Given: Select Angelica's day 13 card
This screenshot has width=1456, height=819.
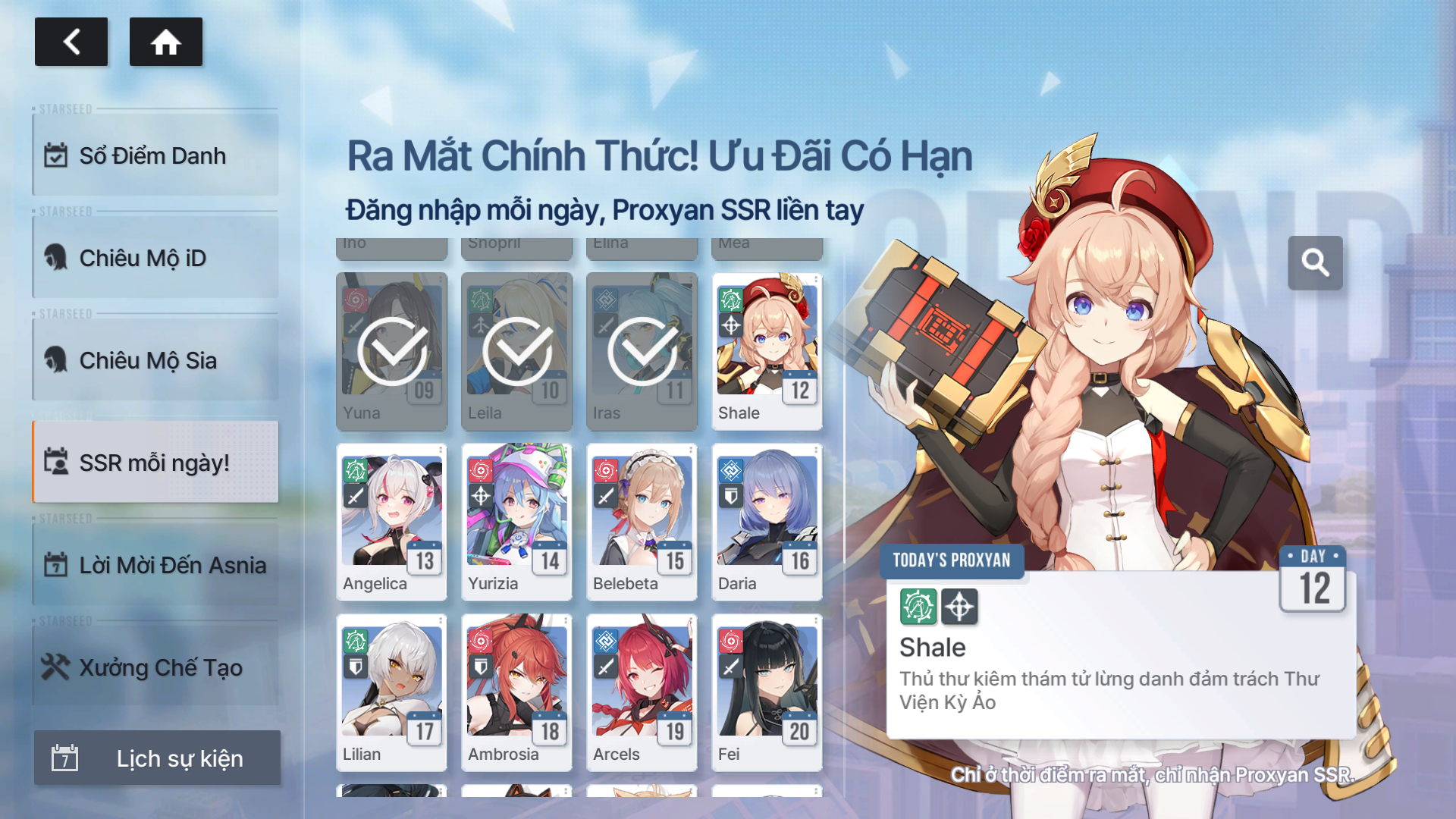Looking at the screenshot, I should [391, 522].
